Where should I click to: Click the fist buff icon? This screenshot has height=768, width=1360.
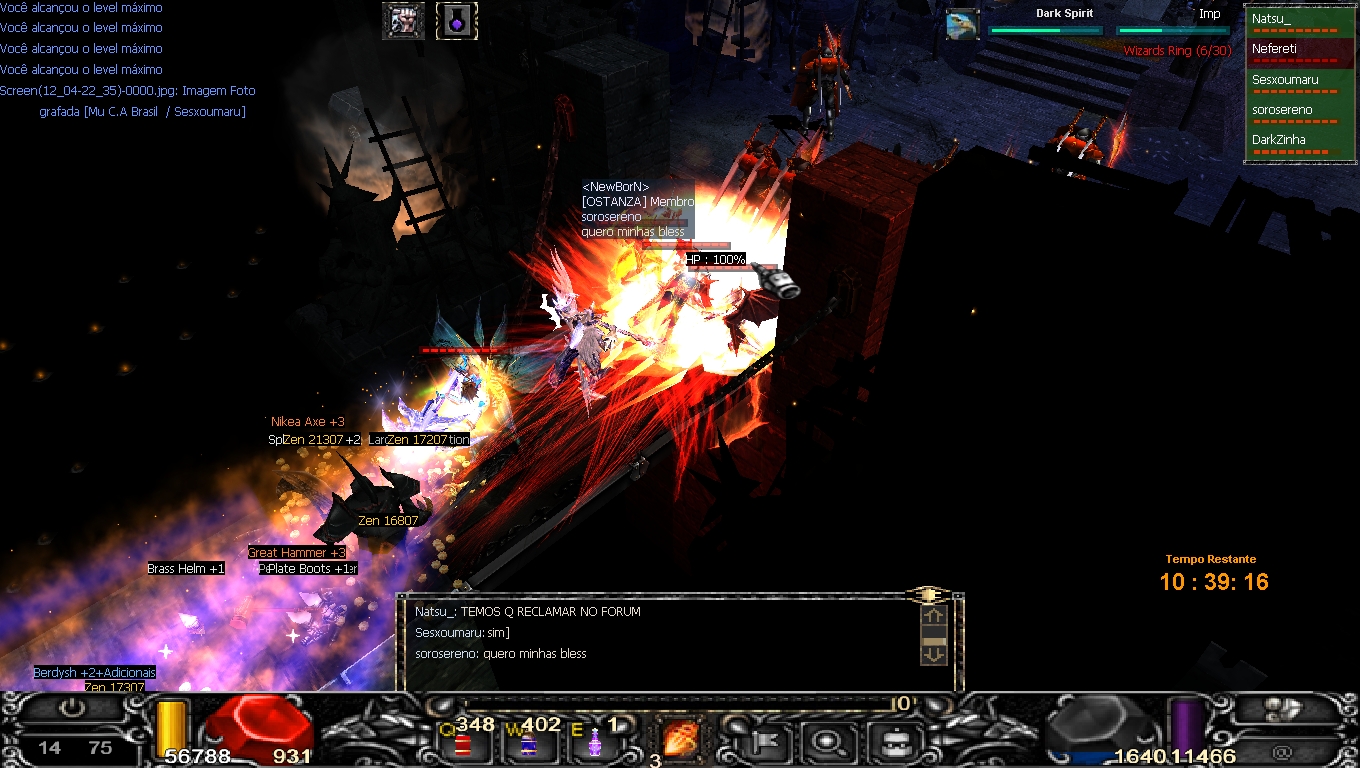403,21
